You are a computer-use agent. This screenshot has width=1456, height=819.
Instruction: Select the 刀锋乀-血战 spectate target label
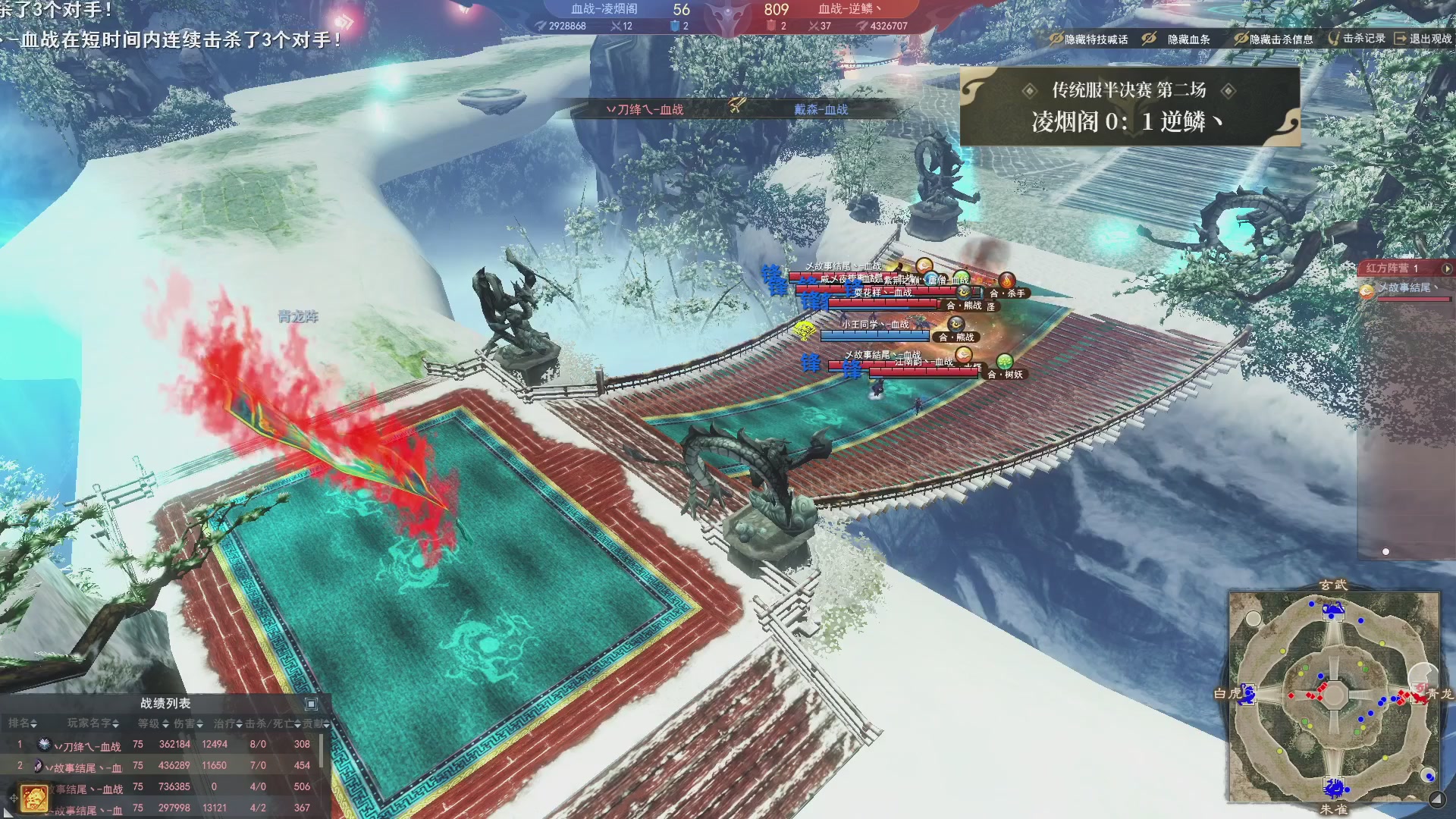[x=645, y=110]
